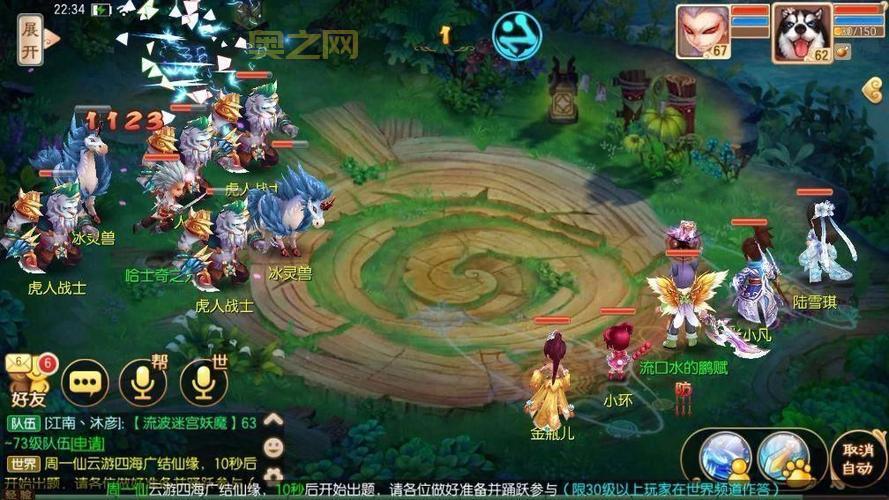Select the player character portrait level 67
The width and height of the screenshot is (889, 500).
click(704, 32)
